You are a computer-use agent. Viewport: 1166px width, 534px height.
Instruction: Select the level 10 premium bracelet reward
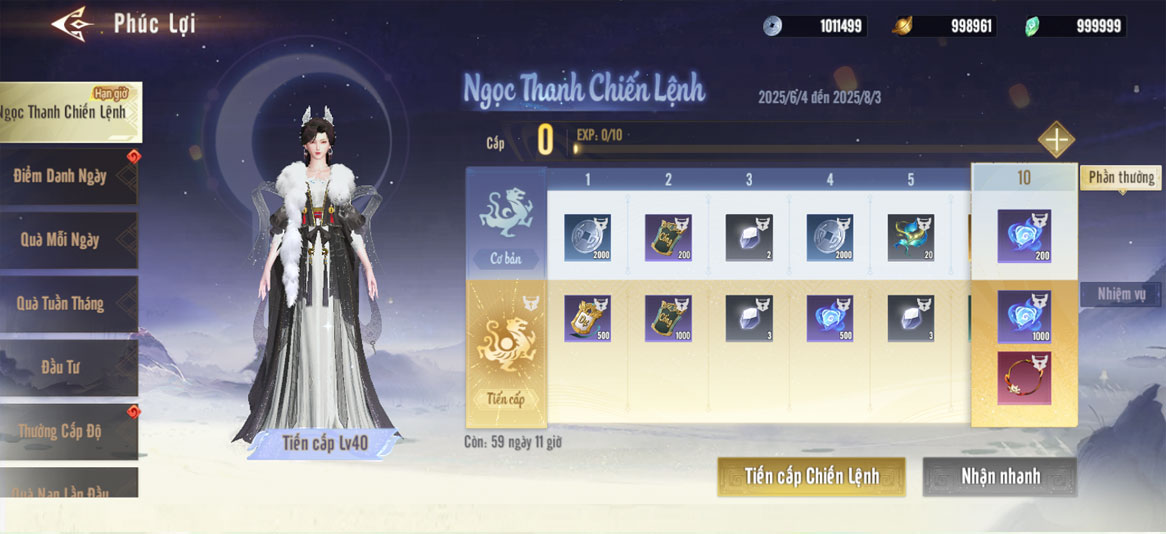pyautogui.click(x=1024, y=377)
